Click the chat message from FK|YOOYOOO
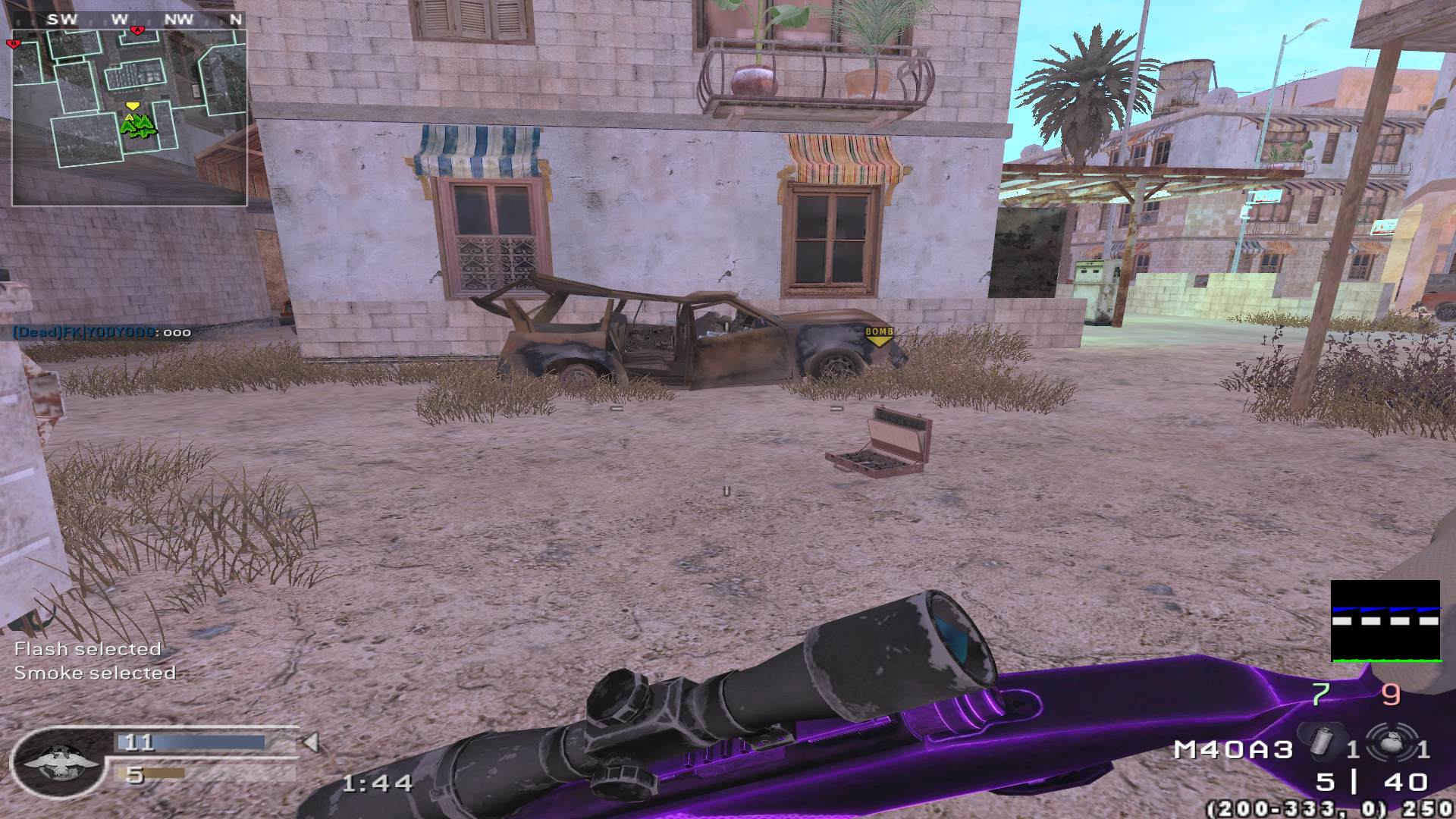 point(102,332)
